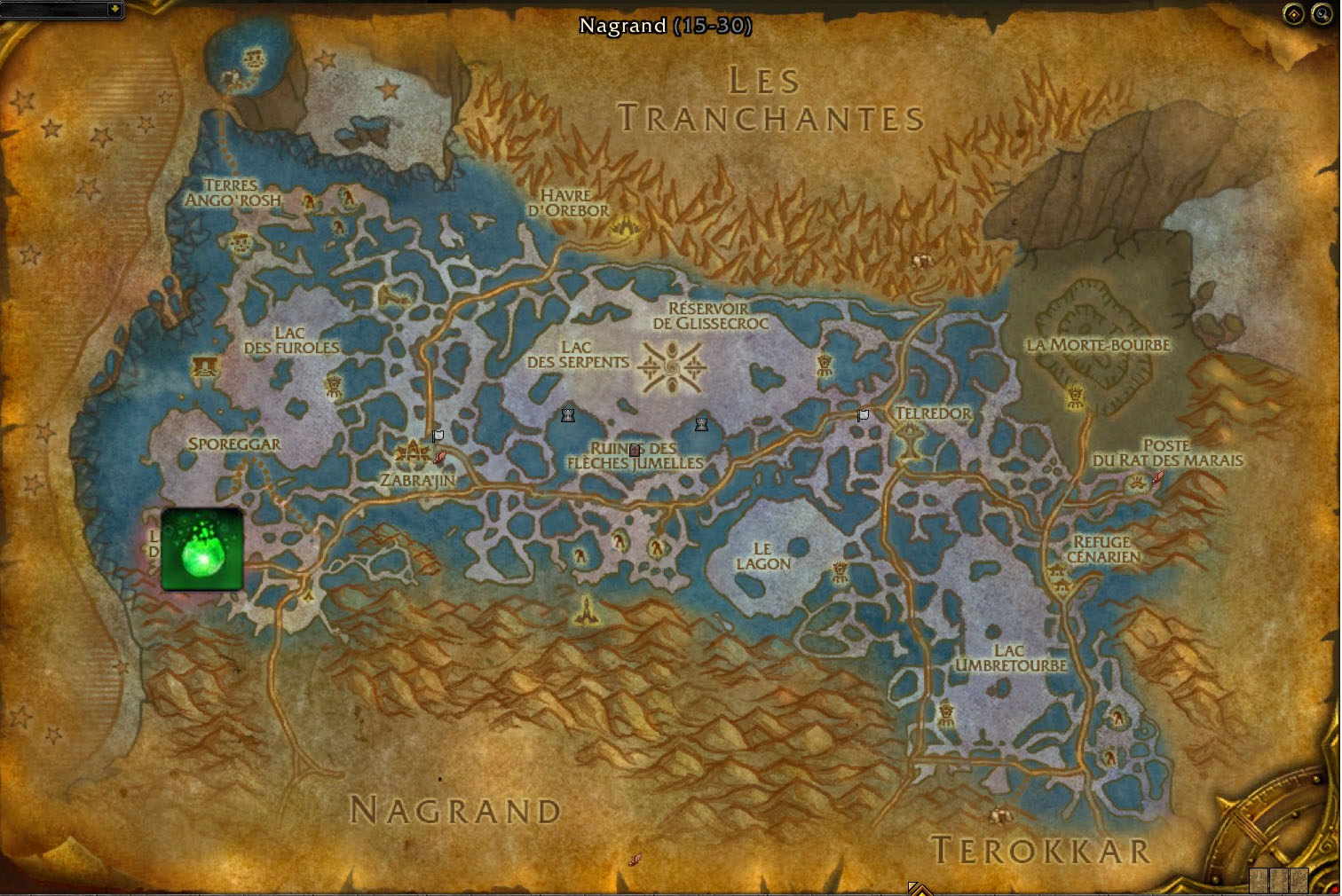The height and width of the screenshot is (896, 1342).
Task: Select the flight path icon at Zabra'jin
Action: point(439,458)
